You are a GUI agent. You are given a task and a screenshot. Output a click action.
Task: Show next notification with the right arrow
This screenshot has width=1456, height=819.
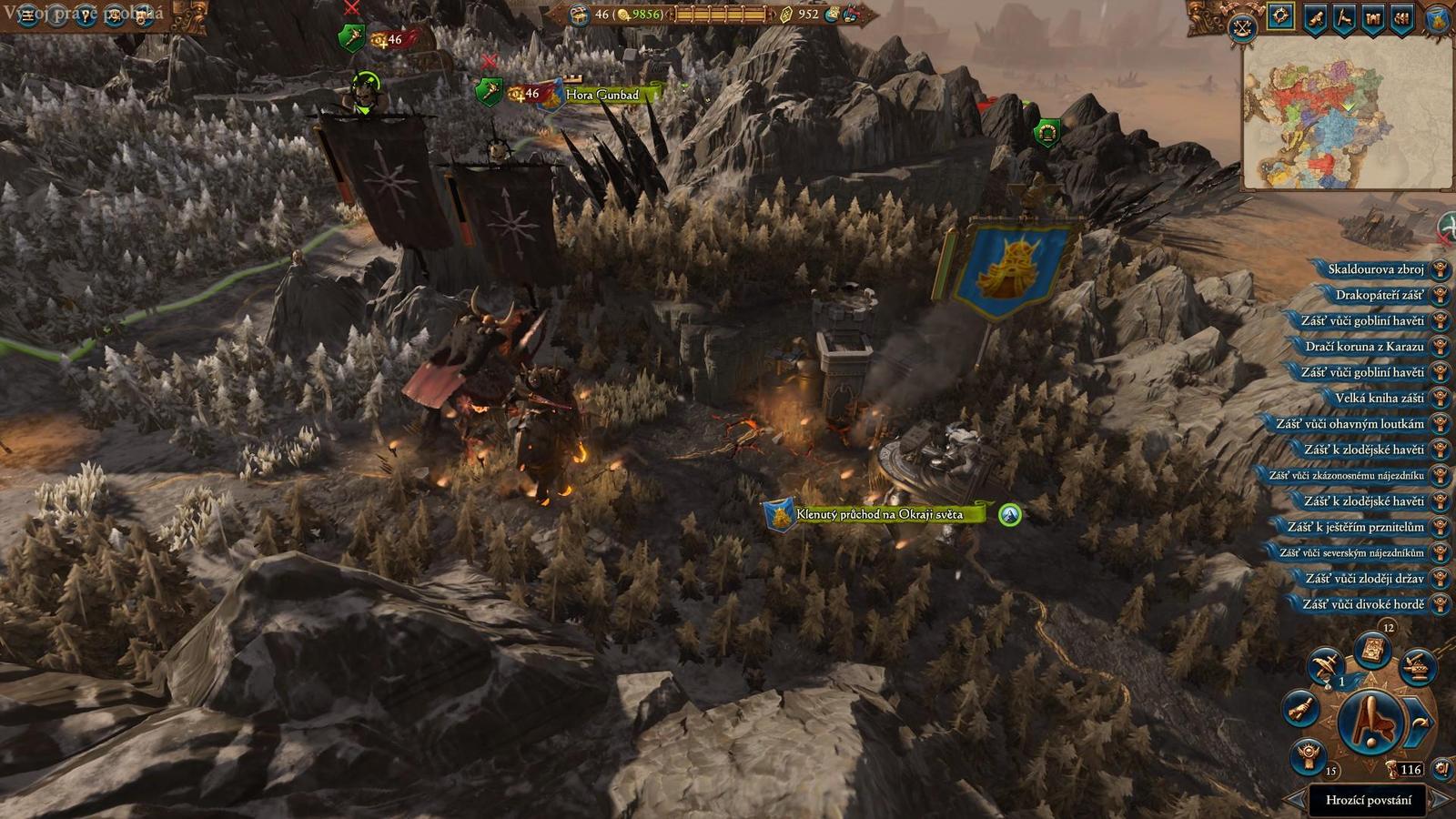point(1439,800)
